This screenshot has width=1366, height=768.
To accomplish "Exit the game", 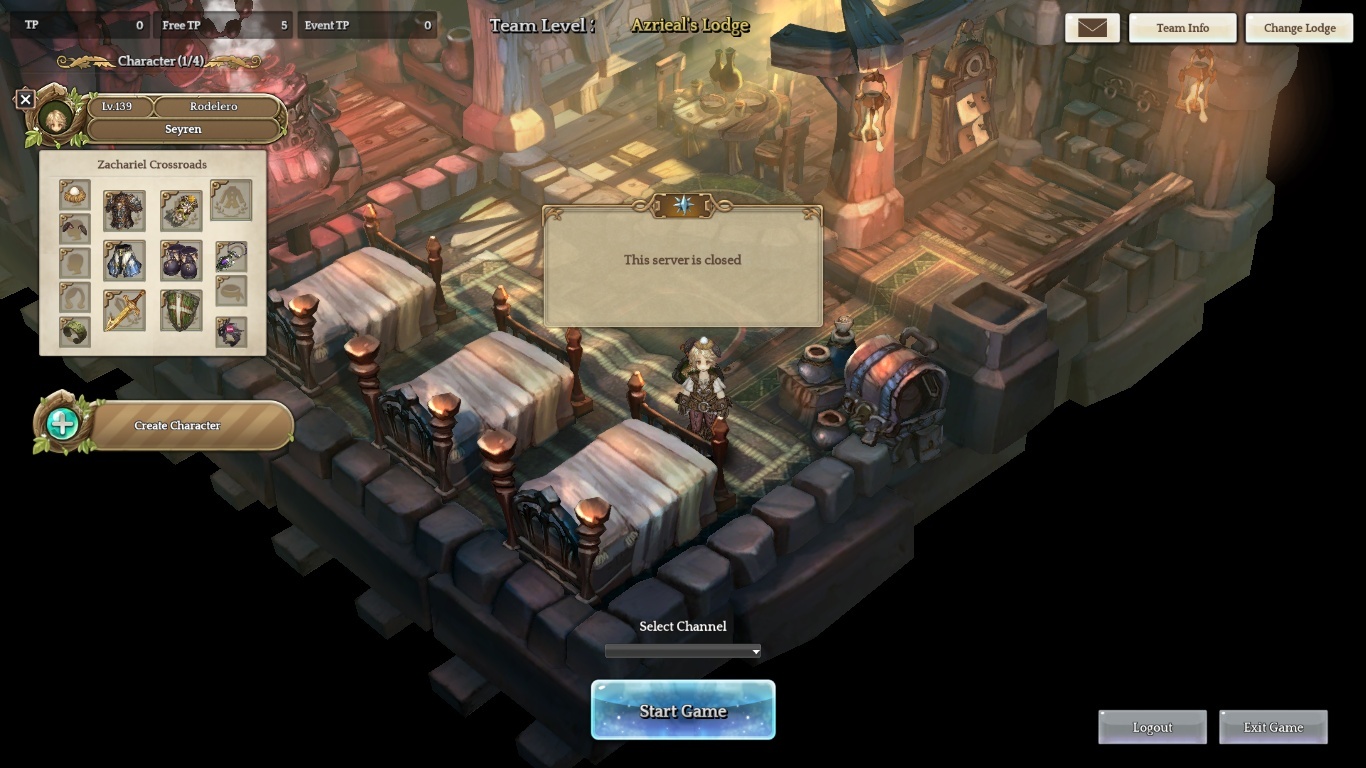I will [x=1273, y=727].
